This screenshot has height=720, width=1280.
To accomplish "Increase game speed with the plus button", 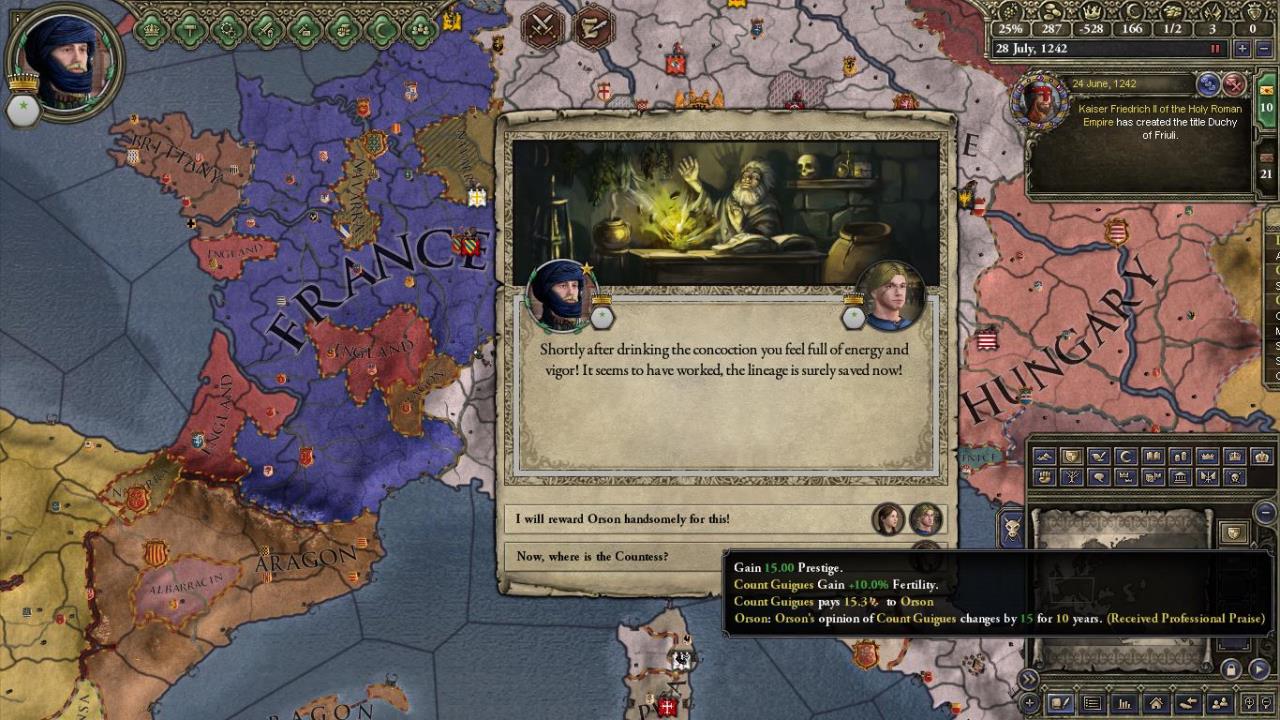I will (1241, 49).
